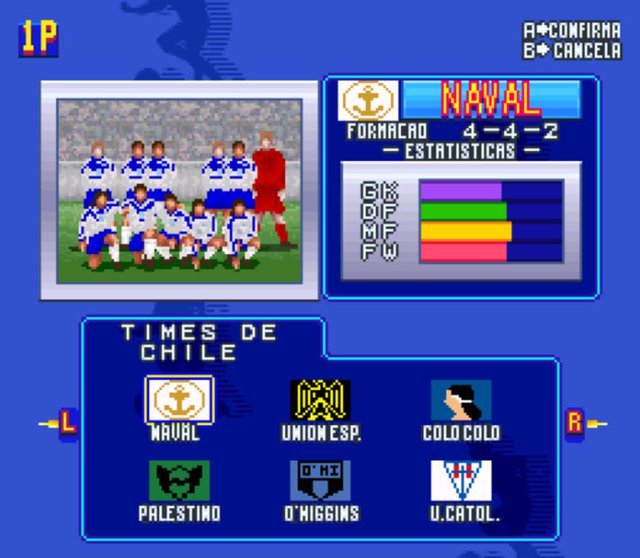
Task: Select Palestino from the team list
Action: (179, 481)
